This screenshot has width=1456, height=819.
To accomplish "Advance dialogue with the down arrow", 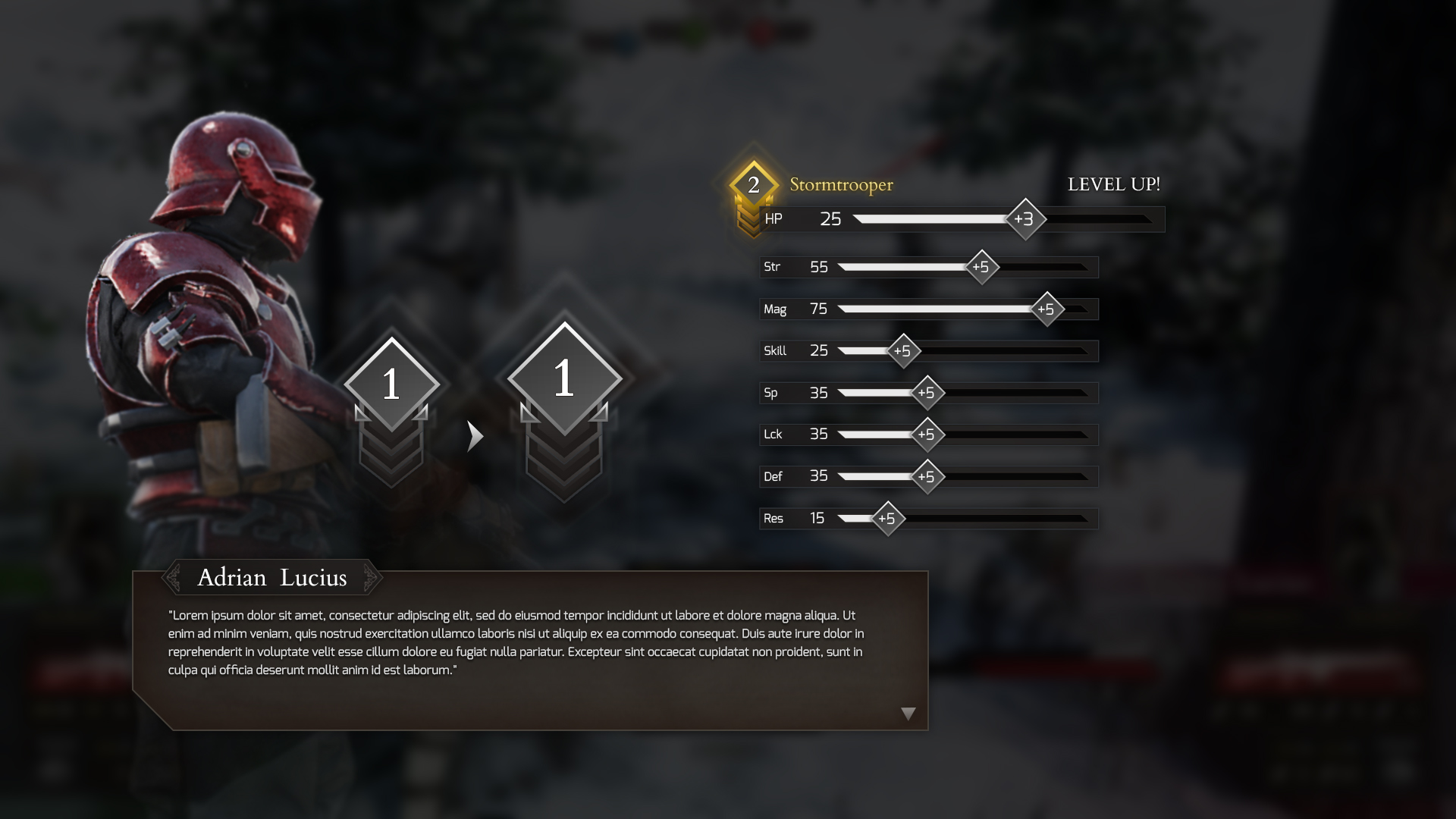I will (908, 714).
